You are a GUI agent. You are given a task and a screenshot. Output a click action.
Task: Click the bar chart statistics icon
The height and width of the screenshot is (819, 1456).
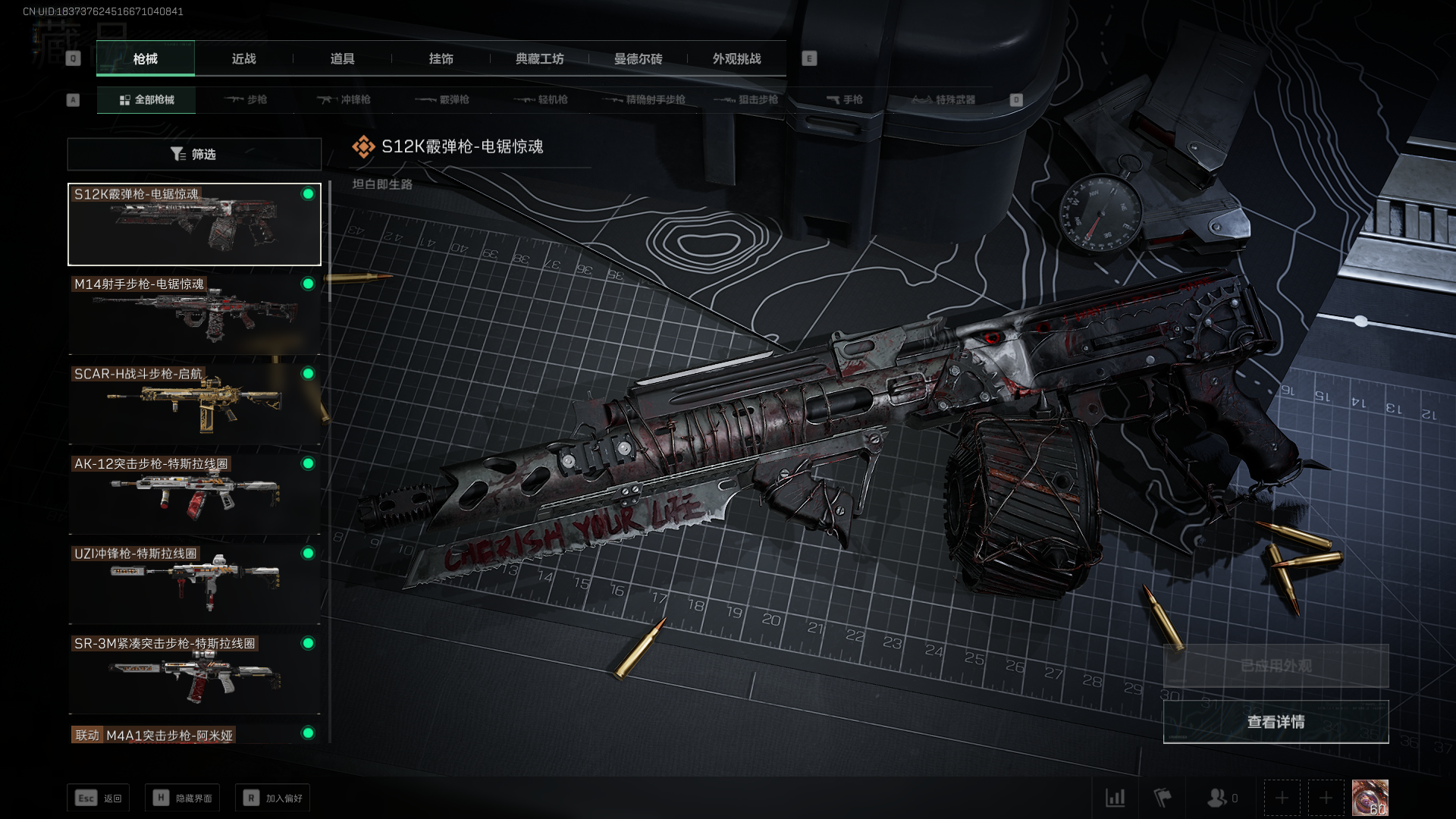pyautogui.click(x=1115, y=798)
